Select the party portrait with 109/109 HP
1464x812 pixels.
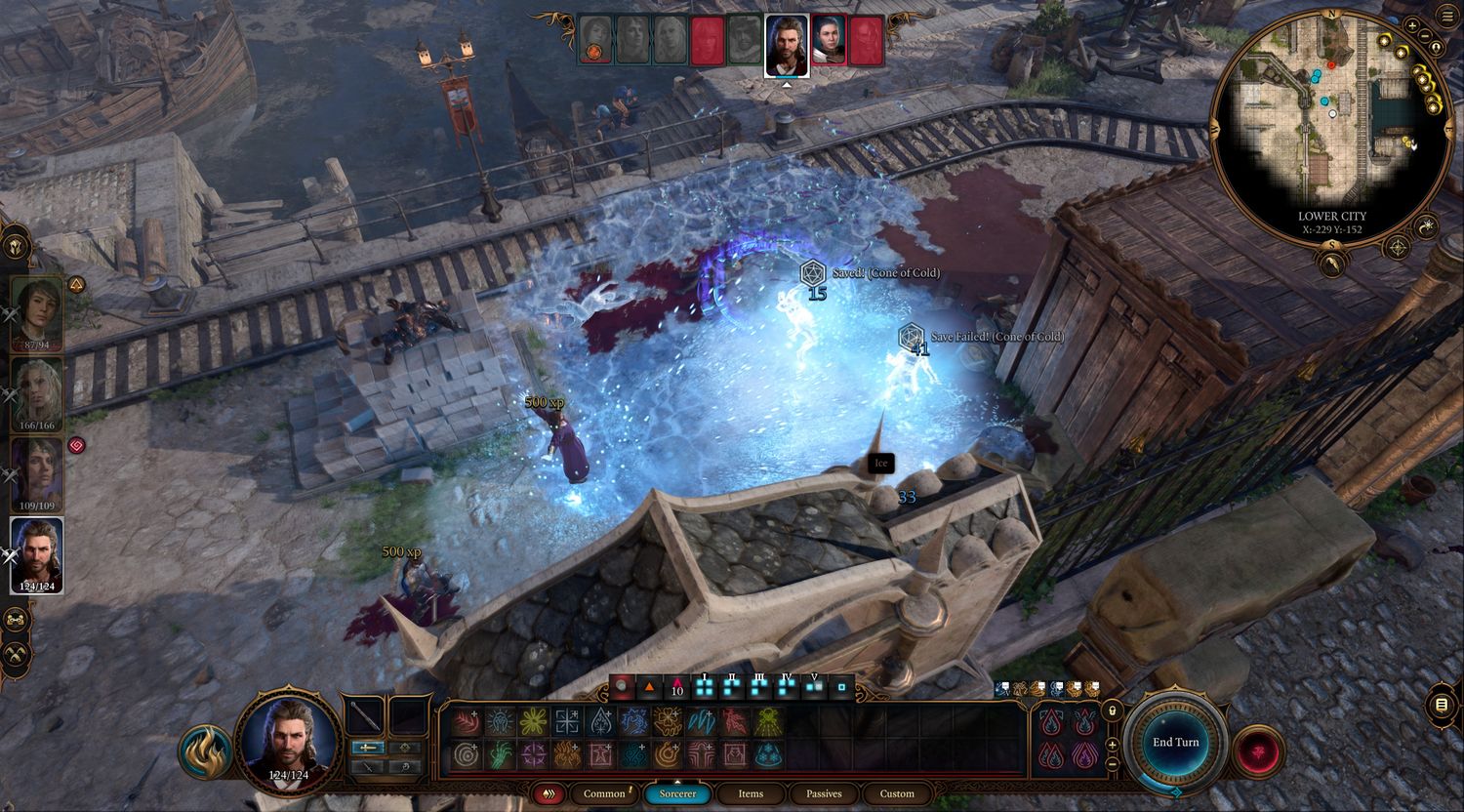pyautogui.click(x=36, y=473)
